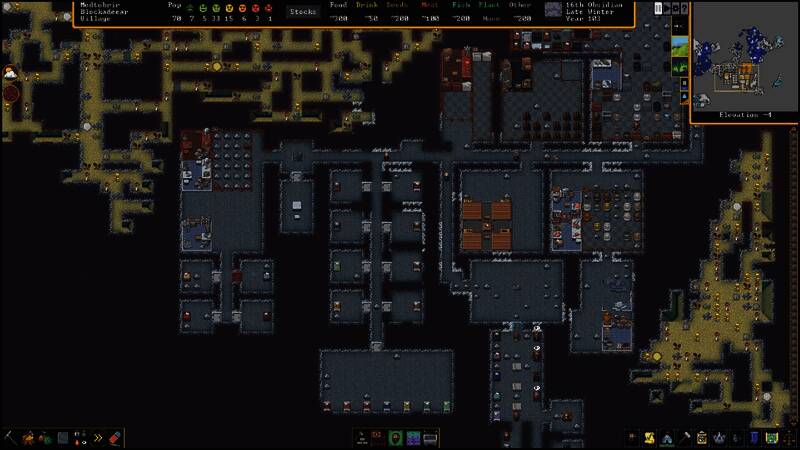
Task: Toggle the pause button near the minimap
Action: click(658, 8)
